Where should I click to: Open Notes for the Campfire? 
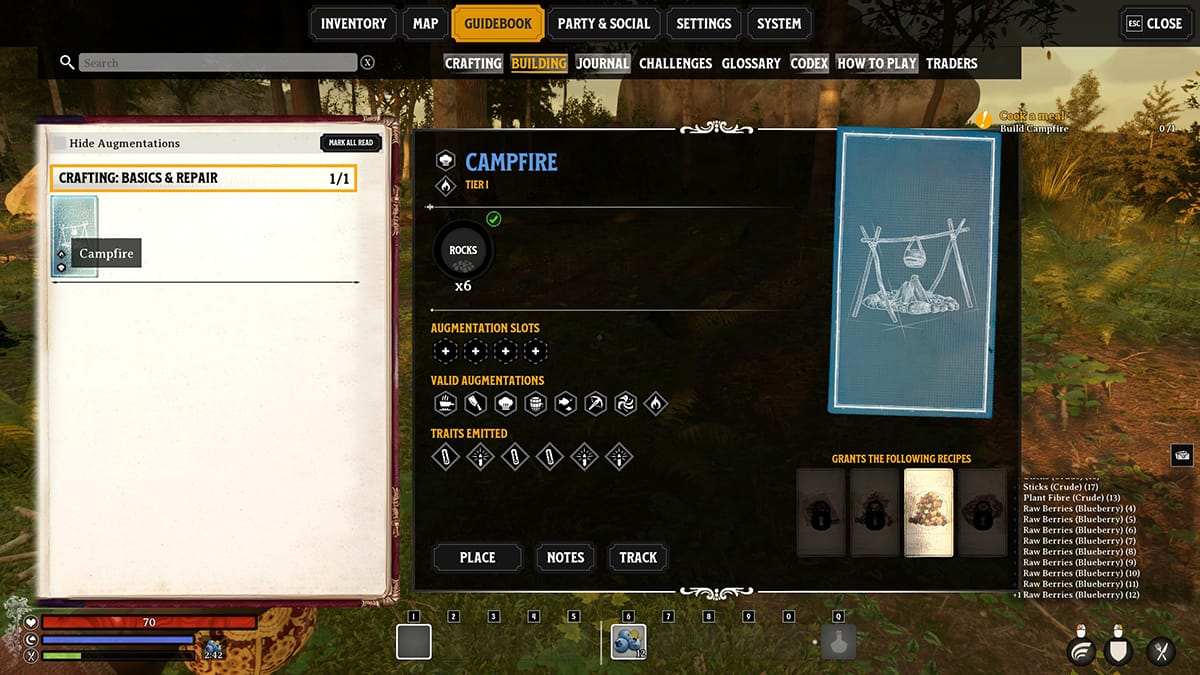565,557
